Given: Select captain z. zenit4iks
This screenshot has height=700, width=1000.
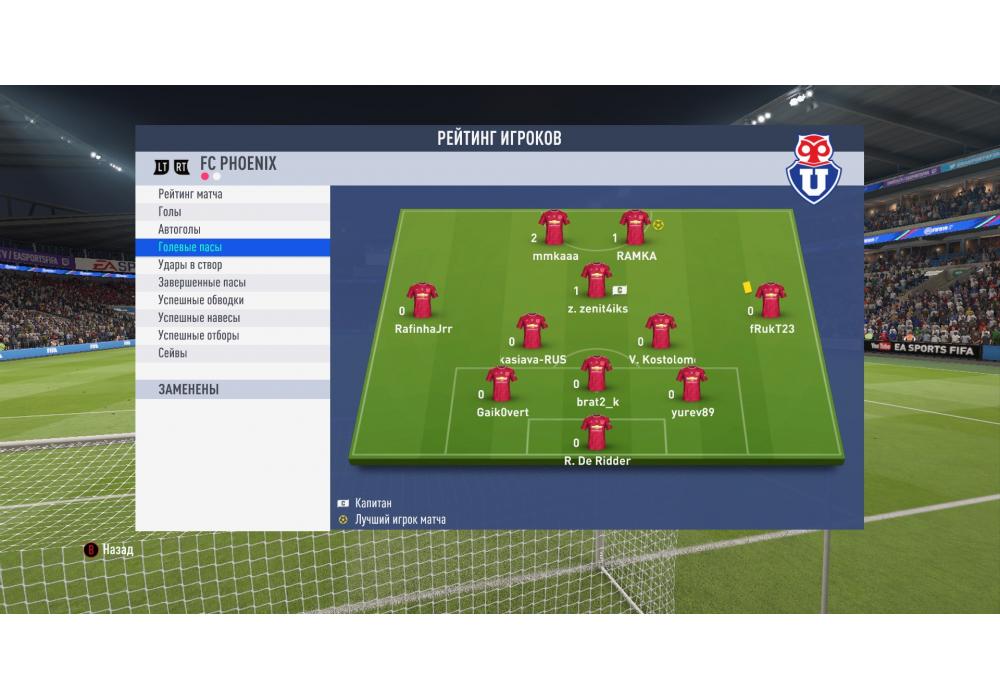Looking at the screenshot, I should point(597,281).
